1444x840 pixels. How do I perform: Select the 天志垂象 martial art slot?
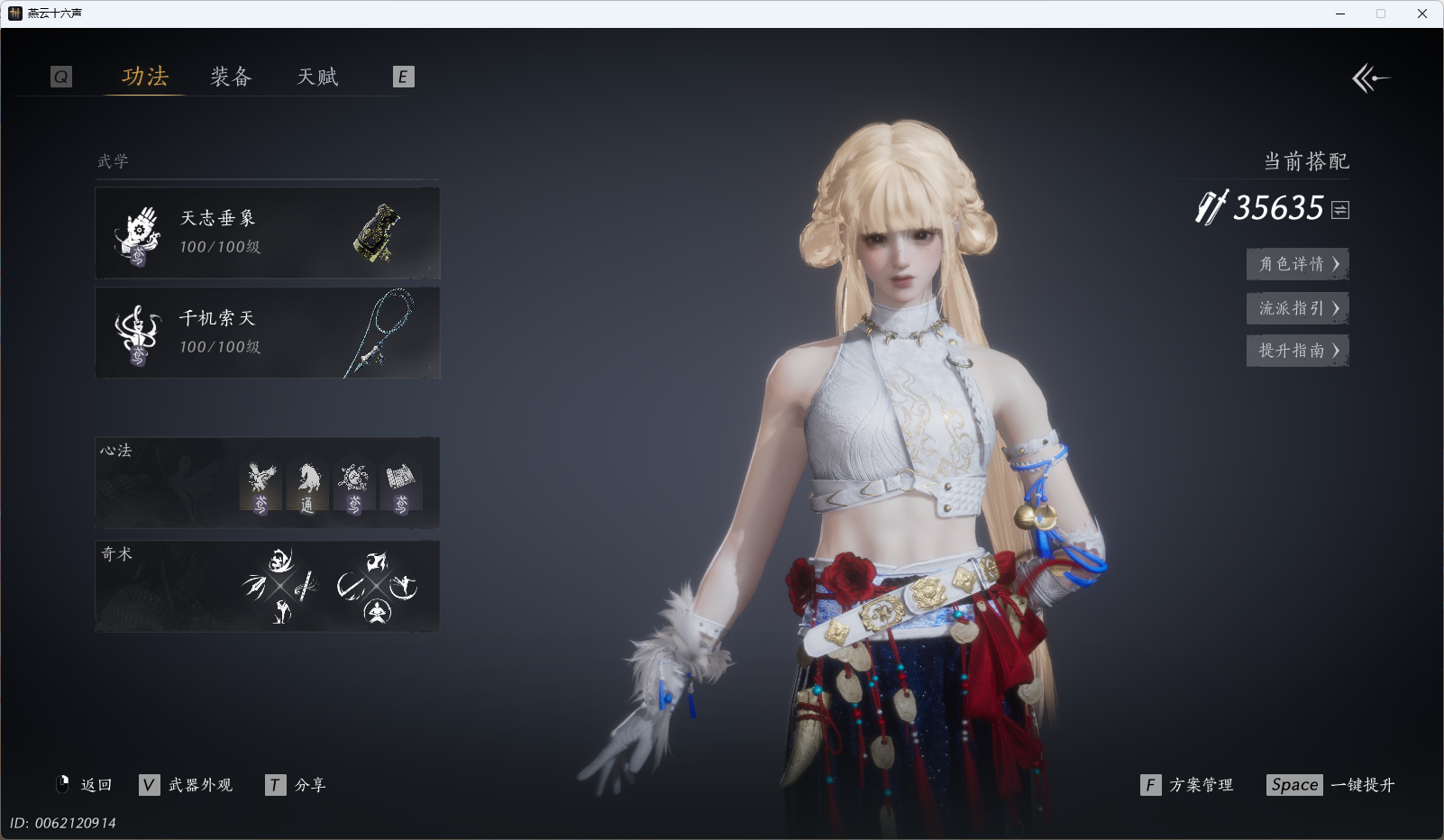[268, 233]
